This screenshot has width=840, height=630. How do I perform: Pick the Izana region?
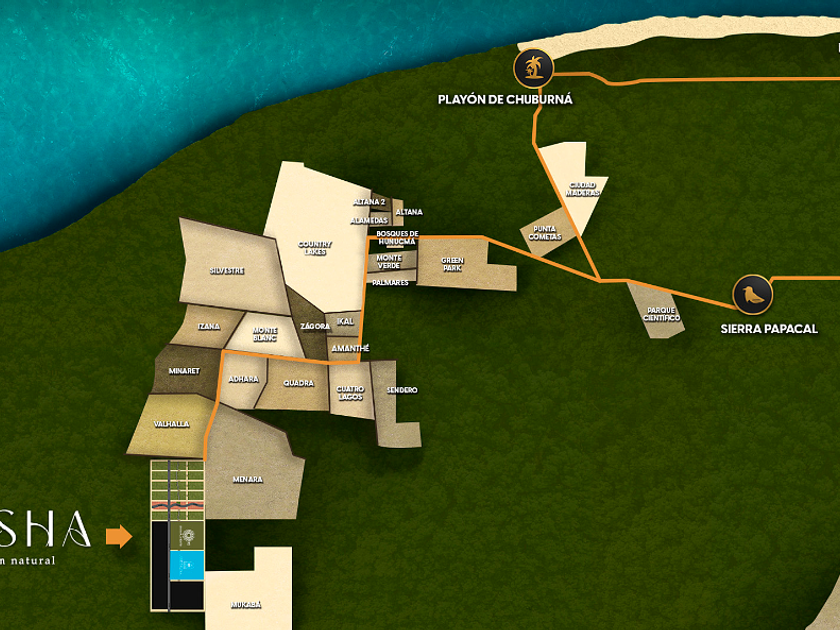point(209,326)
